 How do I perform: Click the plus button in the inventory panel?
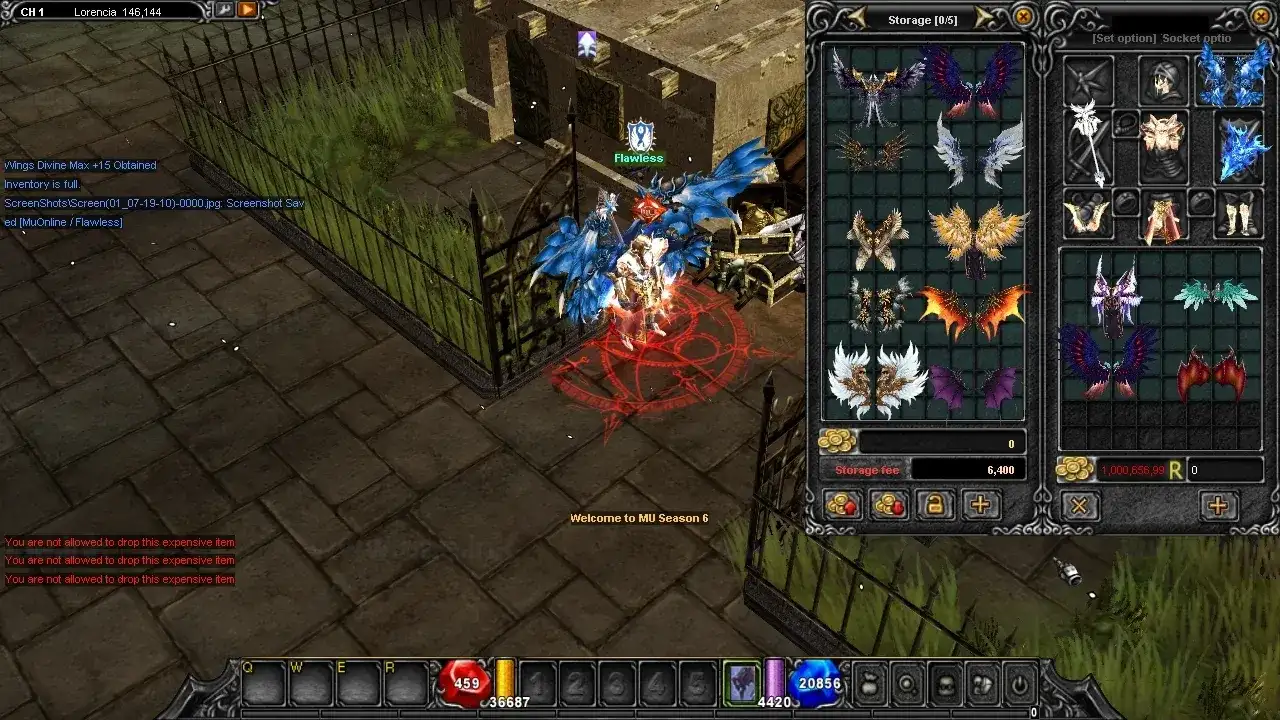pyautogui.click(x=1217, y=506)
